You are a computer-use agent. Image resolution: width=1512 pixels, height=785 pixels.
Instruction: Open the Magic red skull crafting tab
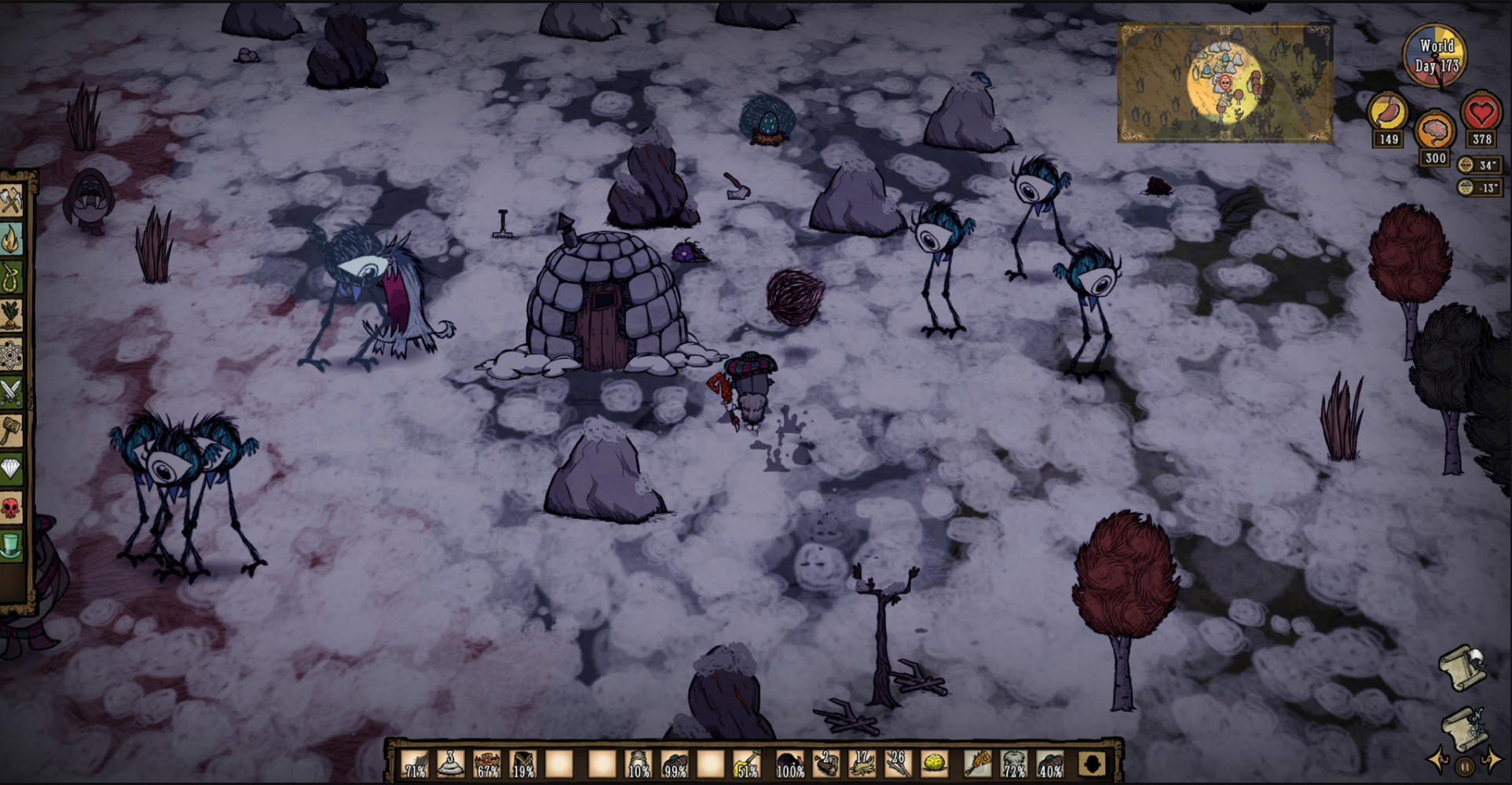click(11, 508)
